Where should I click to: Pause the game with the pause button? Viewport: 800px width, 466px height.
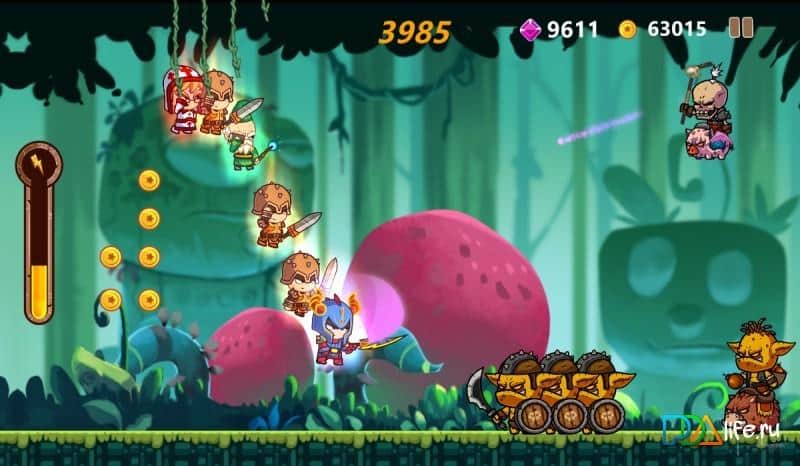(741, 28)
